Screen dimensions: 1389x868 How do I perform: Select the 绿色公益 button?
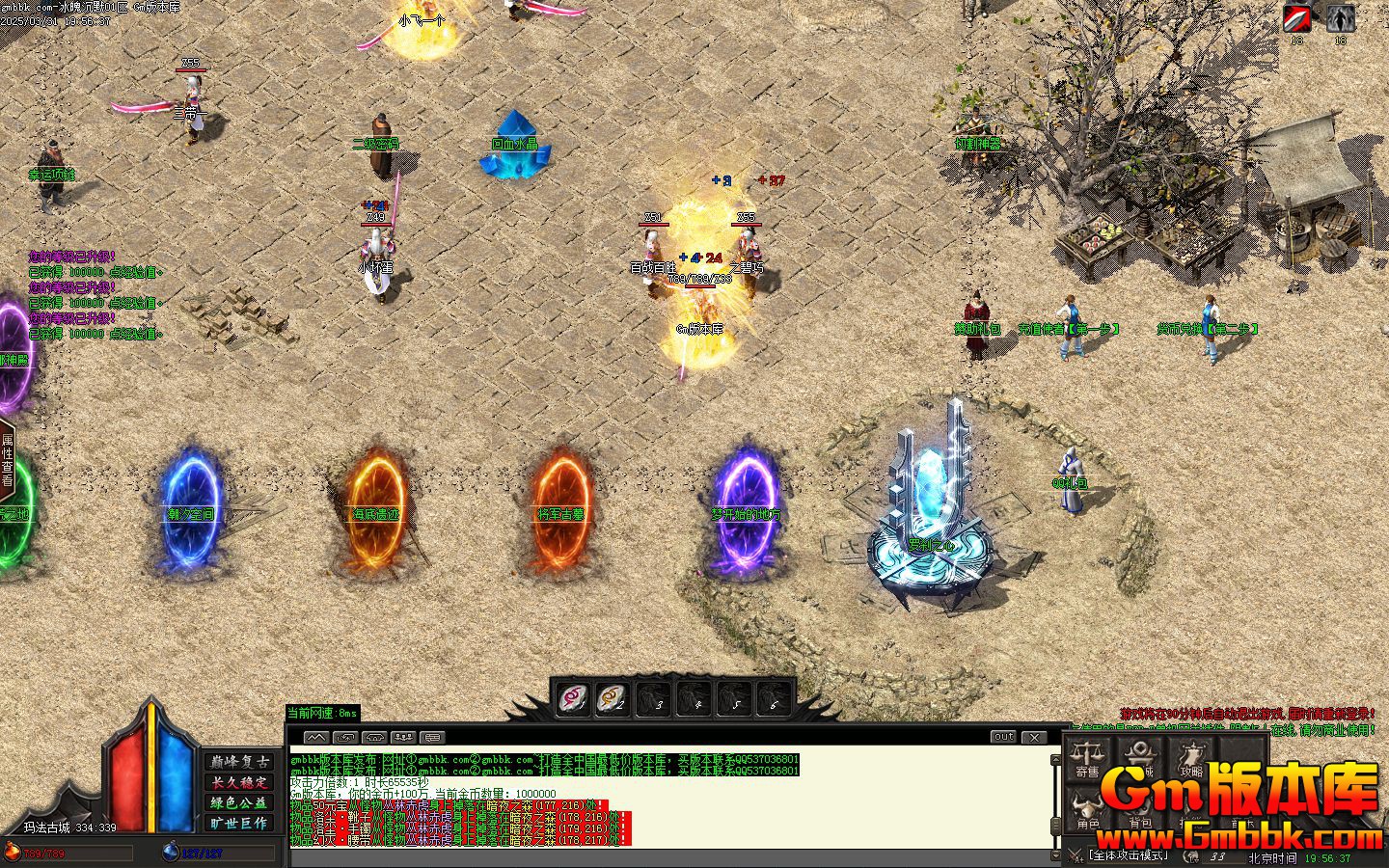pyautogui.click(x=240, y=802)
